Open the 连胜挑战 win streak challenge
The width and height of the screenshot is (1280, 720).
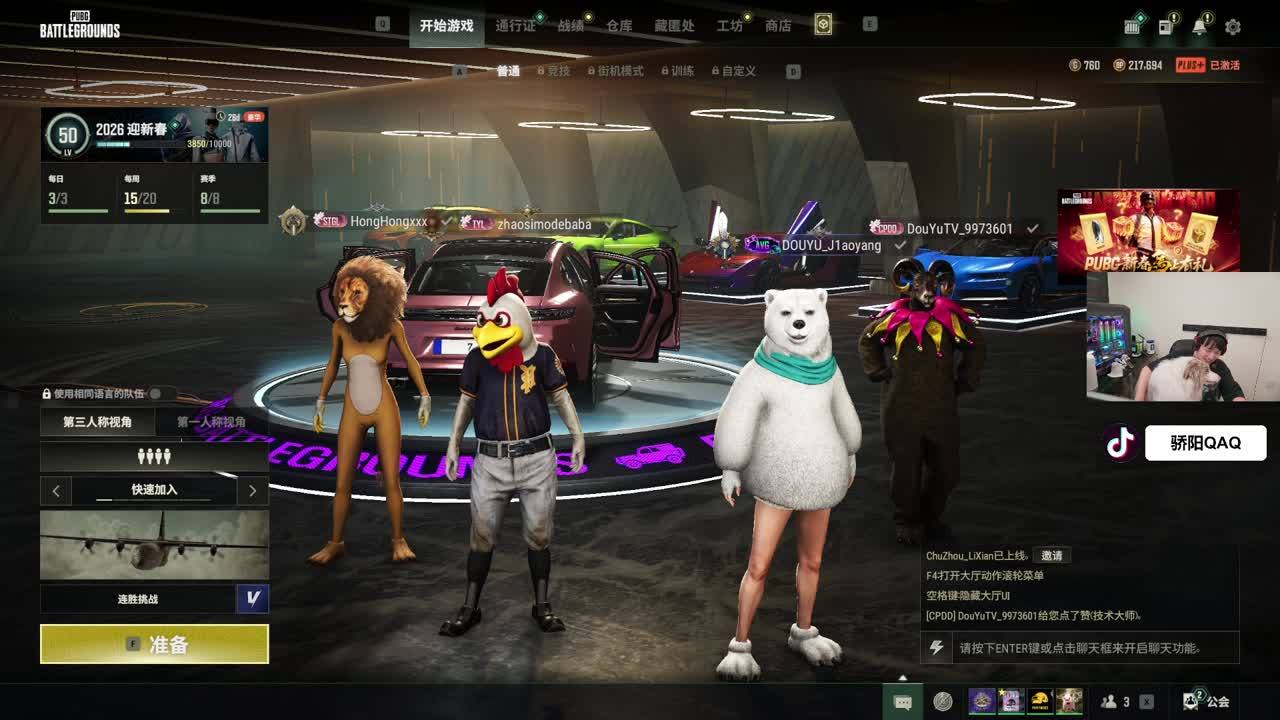click(138, 599)
